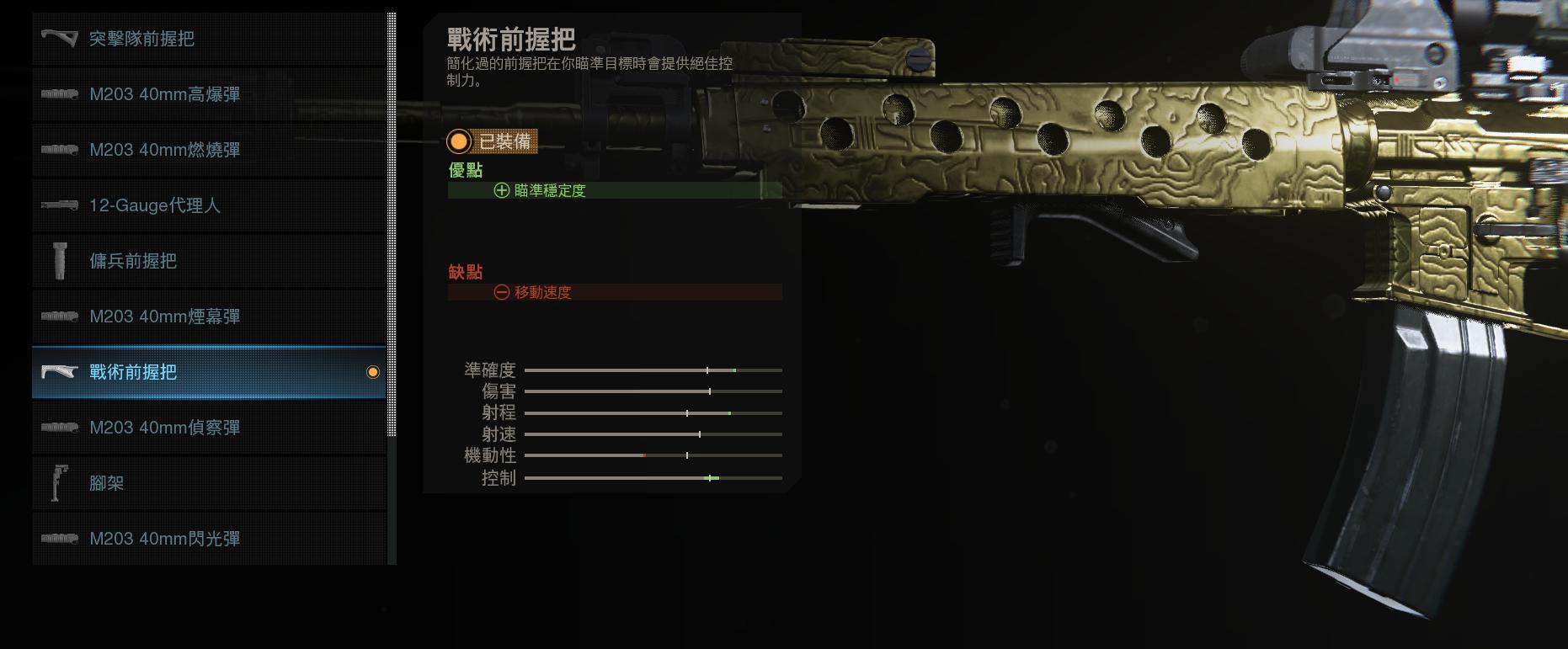Select the M203 40mm煙幕彈 smoke round icon
1568x649 pixels.
[x=59, y=317]
